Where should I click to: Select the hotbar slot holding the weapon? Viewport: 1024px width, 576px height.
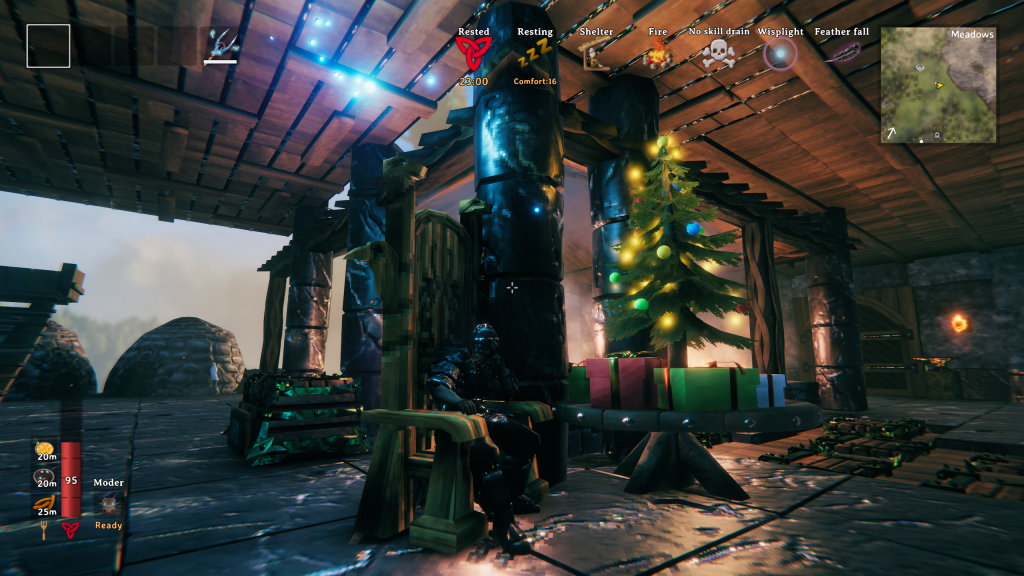(222, 45)
